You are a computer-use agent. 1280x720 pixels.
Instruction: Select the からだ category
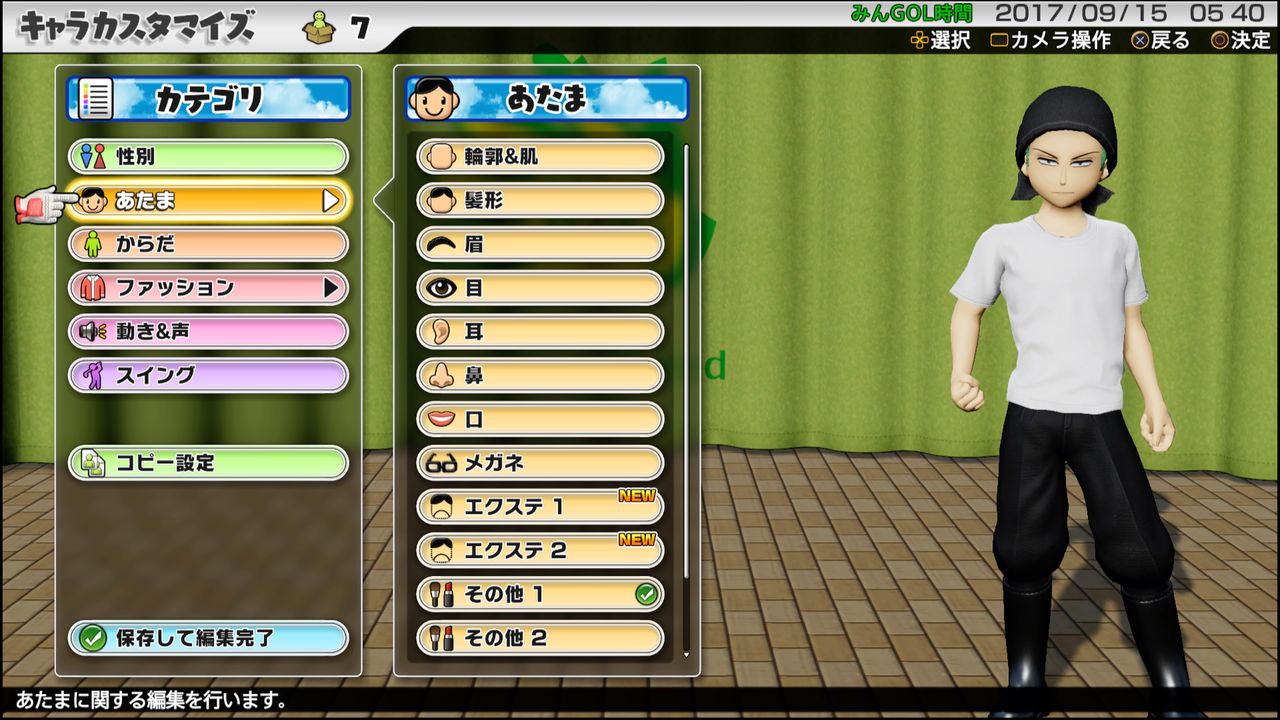click(x=207, y=244)
